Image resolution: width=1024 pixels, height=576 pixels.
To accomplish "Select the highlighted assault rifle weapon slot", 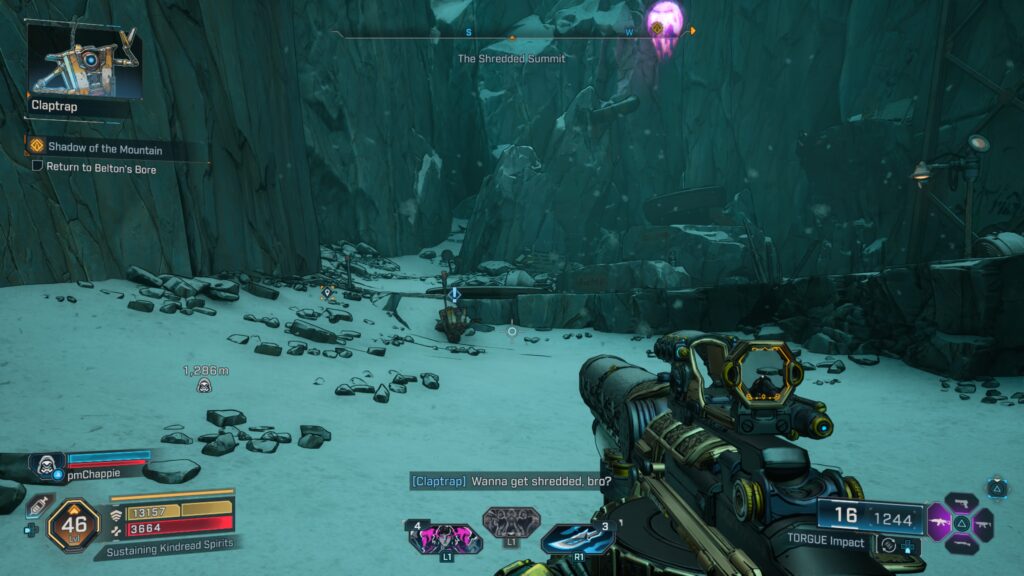I will point(940,522).
